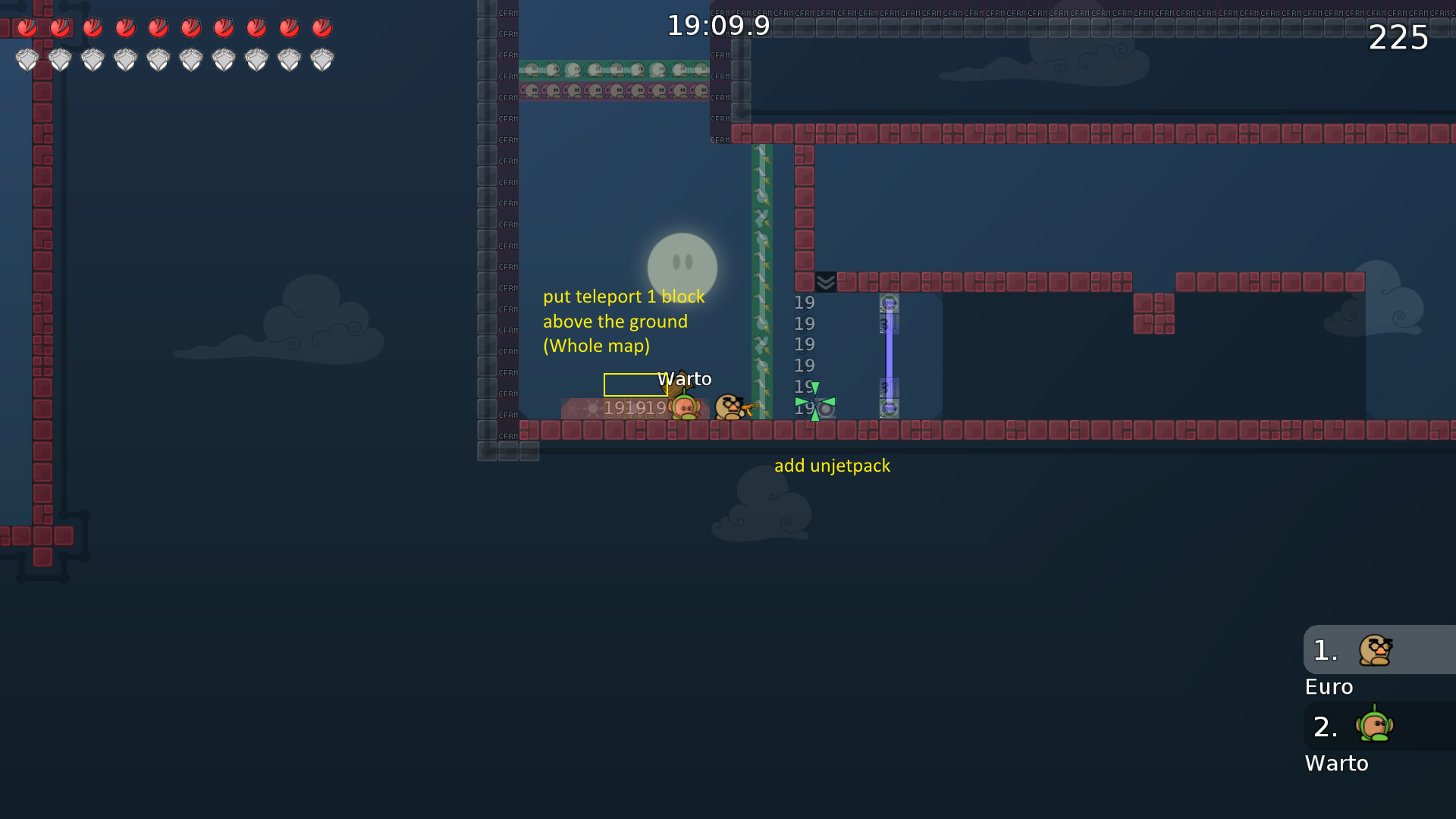This screenshot has height=819, width=1456.
Task: Click the double downward chevron ceiling block
Action: click(824, 281)
